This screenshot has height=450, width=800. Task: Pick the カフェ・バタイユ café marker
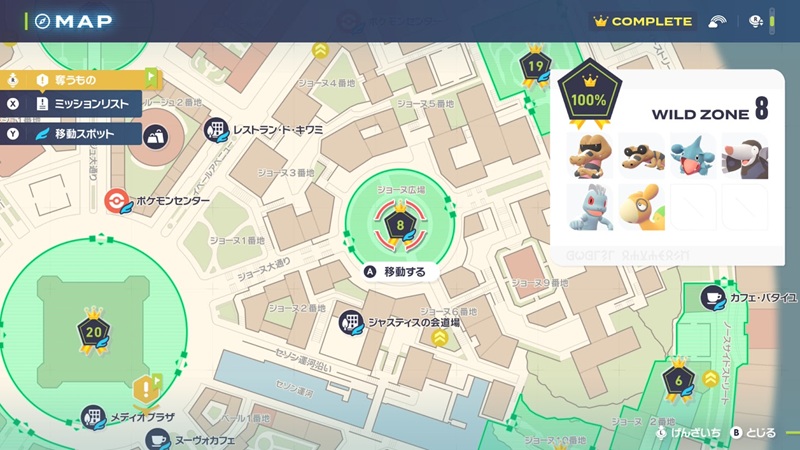point(714,298)
